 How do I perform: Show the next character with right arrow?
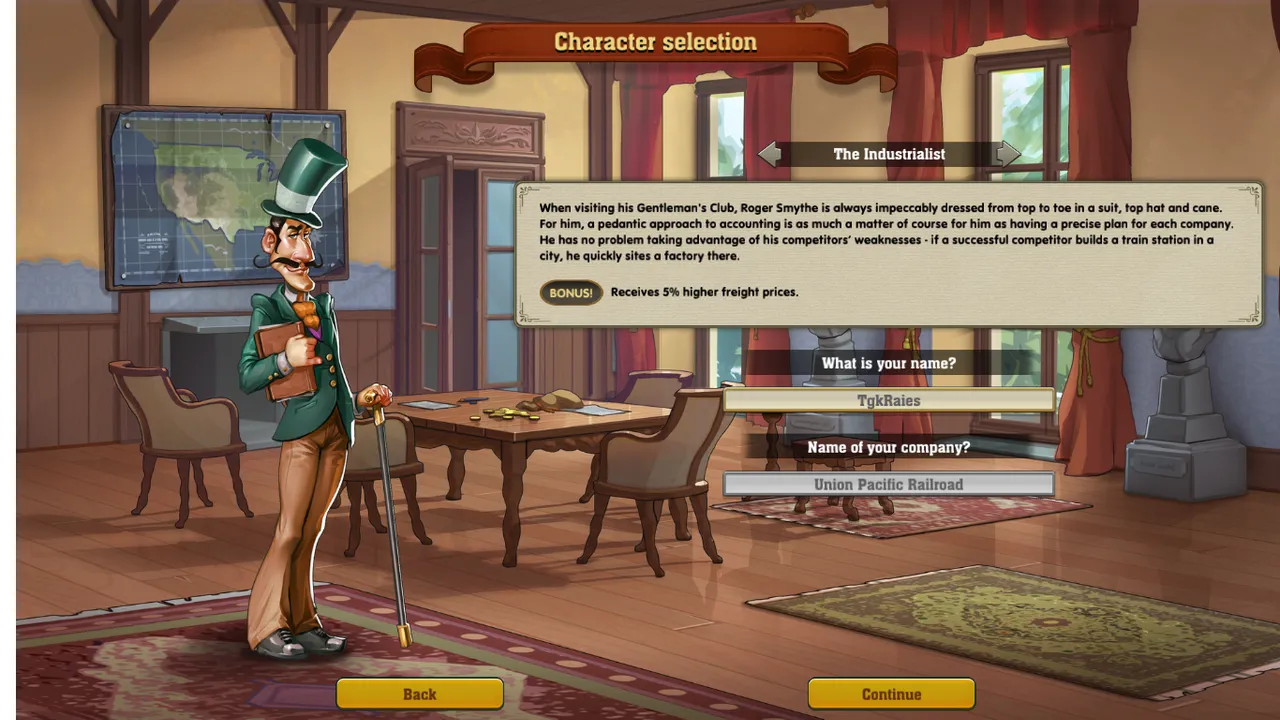tap(1008, 154)
